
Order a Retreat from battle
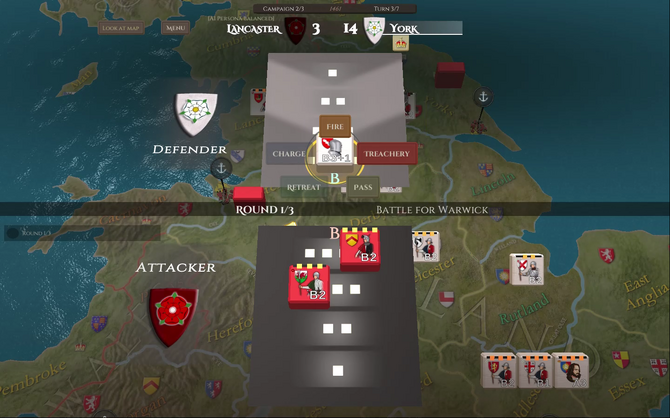303,186
